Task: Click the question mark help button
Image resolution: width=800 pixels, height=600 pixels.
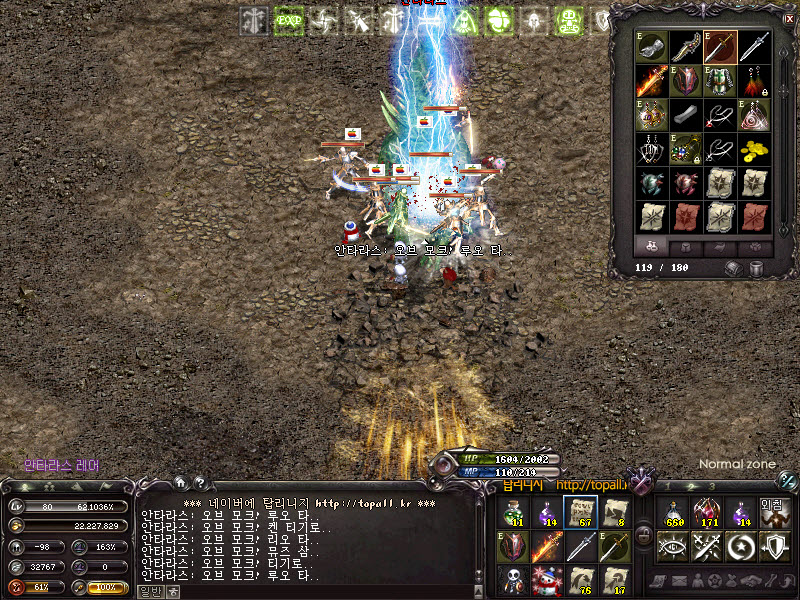Action: (198, 482)
